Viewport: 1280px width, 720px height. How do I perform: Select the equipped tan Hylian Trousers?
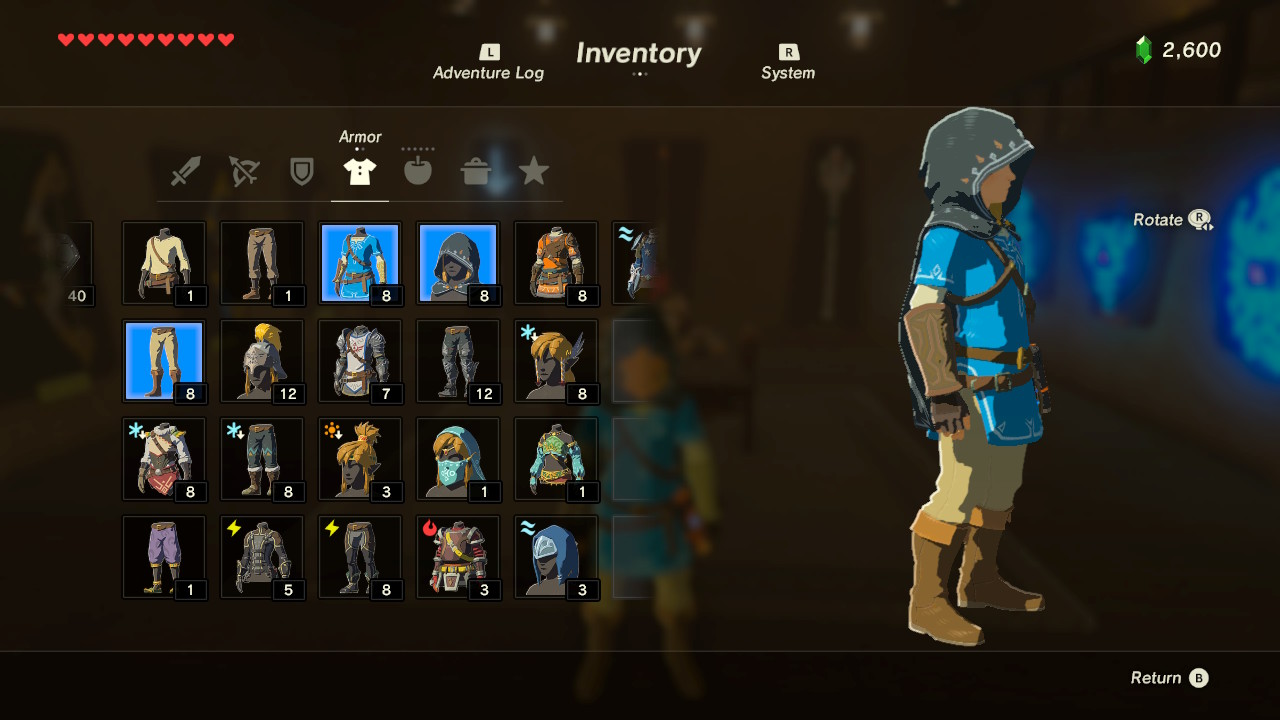point(164,361)
